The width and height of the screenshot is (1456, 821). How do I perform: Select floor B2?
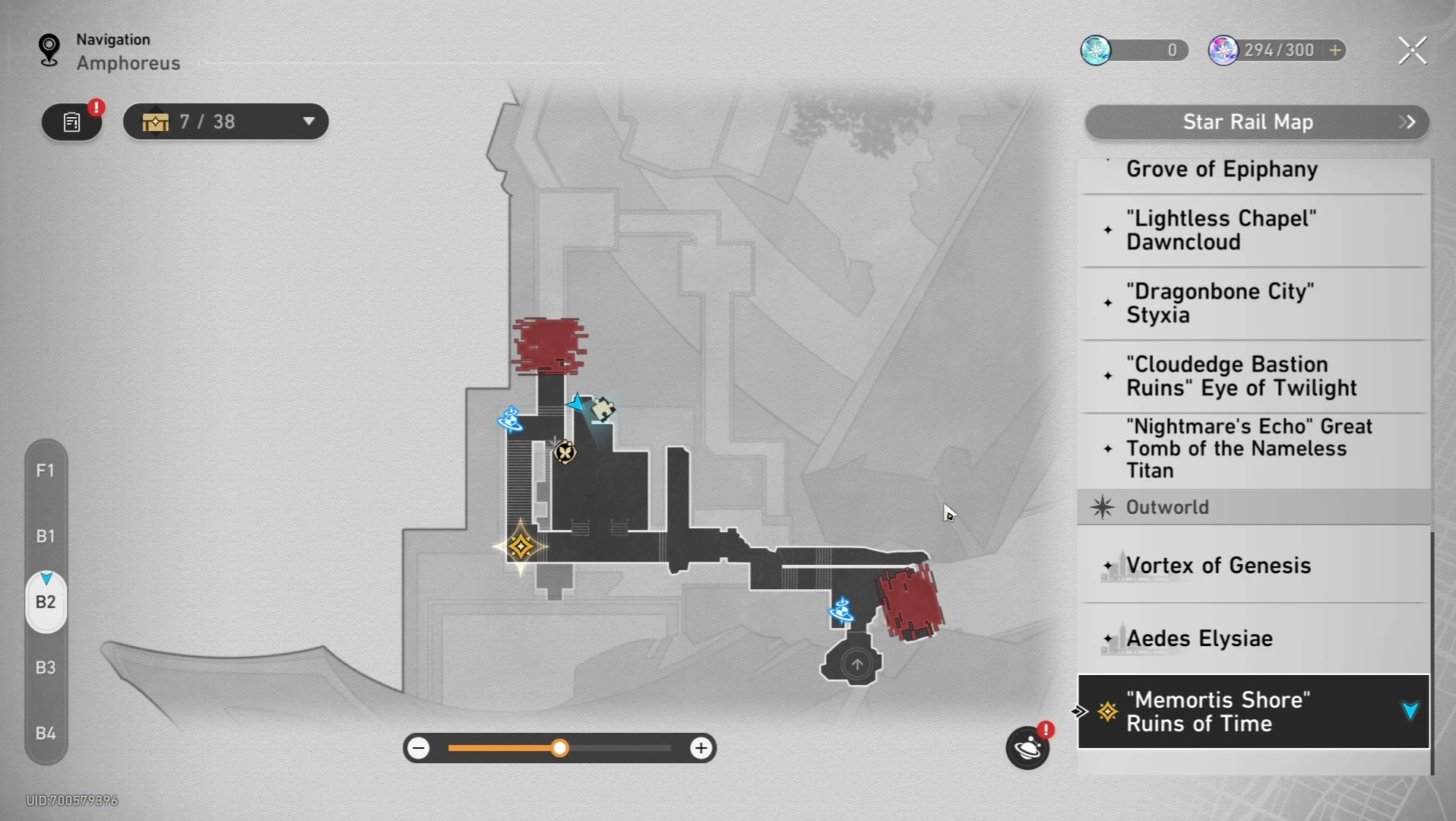coord(46,602)
